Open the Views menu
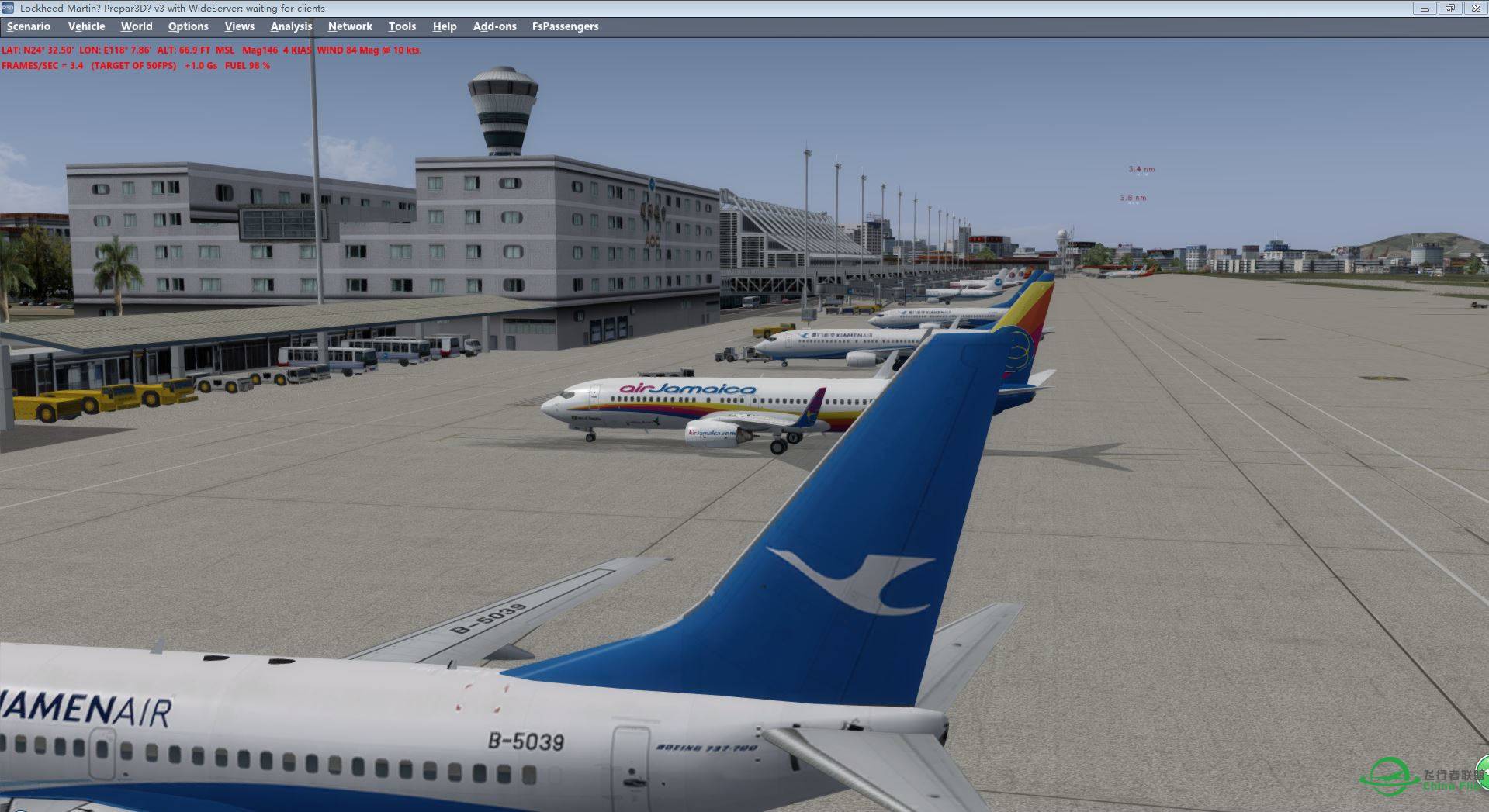The image size is (1489, 812). click(x=238, y=26)
